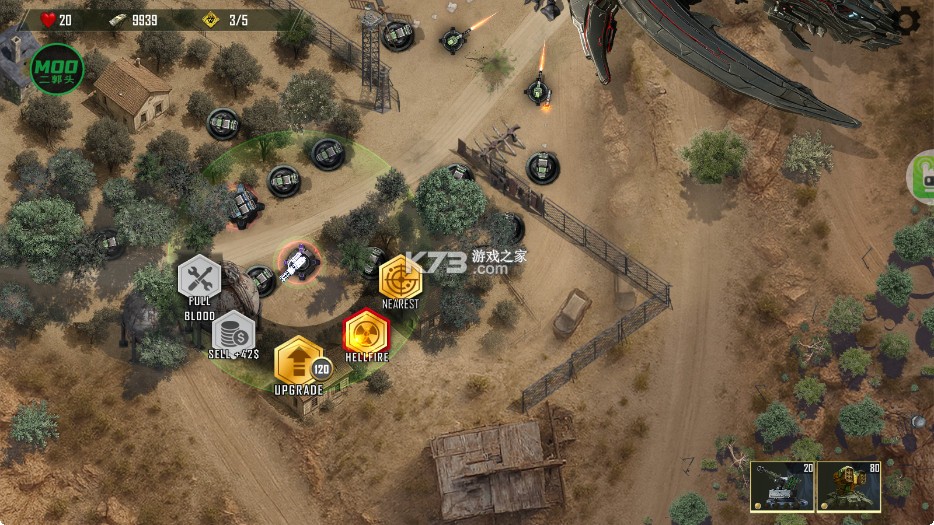Repair the tower with Full Blood

coord(199,277)
